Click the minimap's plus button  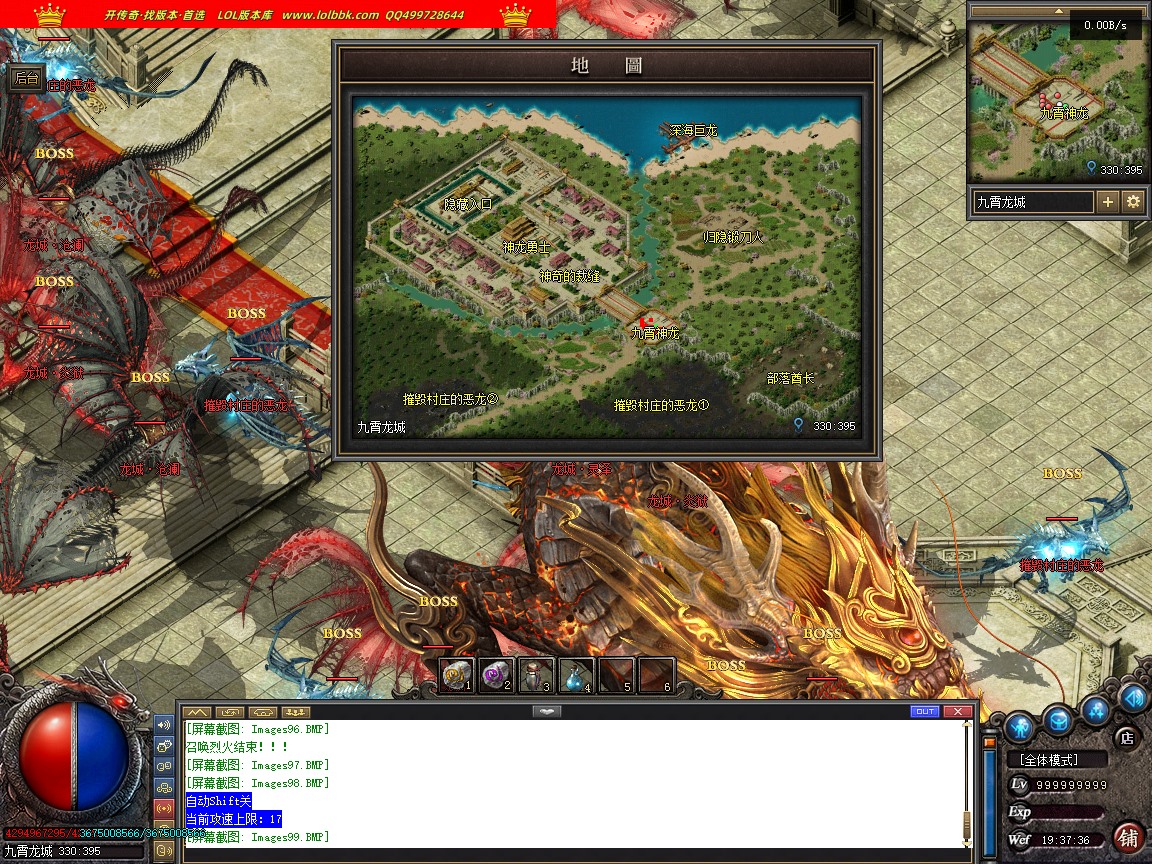[x=1108, y=202]
